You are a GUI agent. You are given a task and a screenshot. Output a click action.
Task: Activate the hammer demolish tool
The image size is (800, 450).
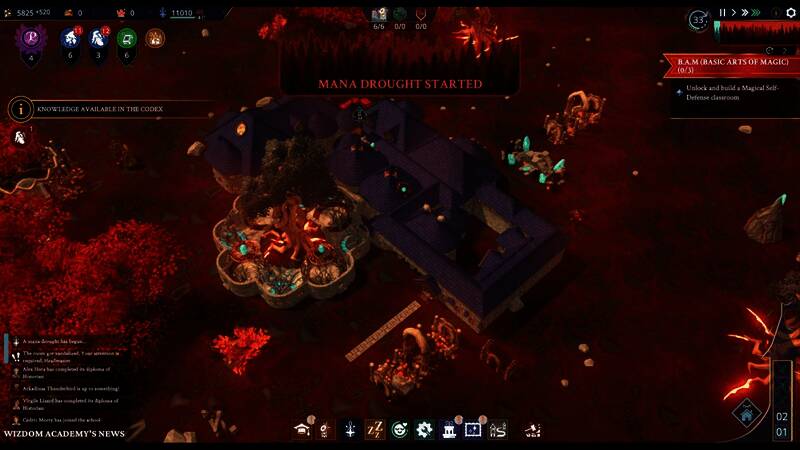pos(534,430)
